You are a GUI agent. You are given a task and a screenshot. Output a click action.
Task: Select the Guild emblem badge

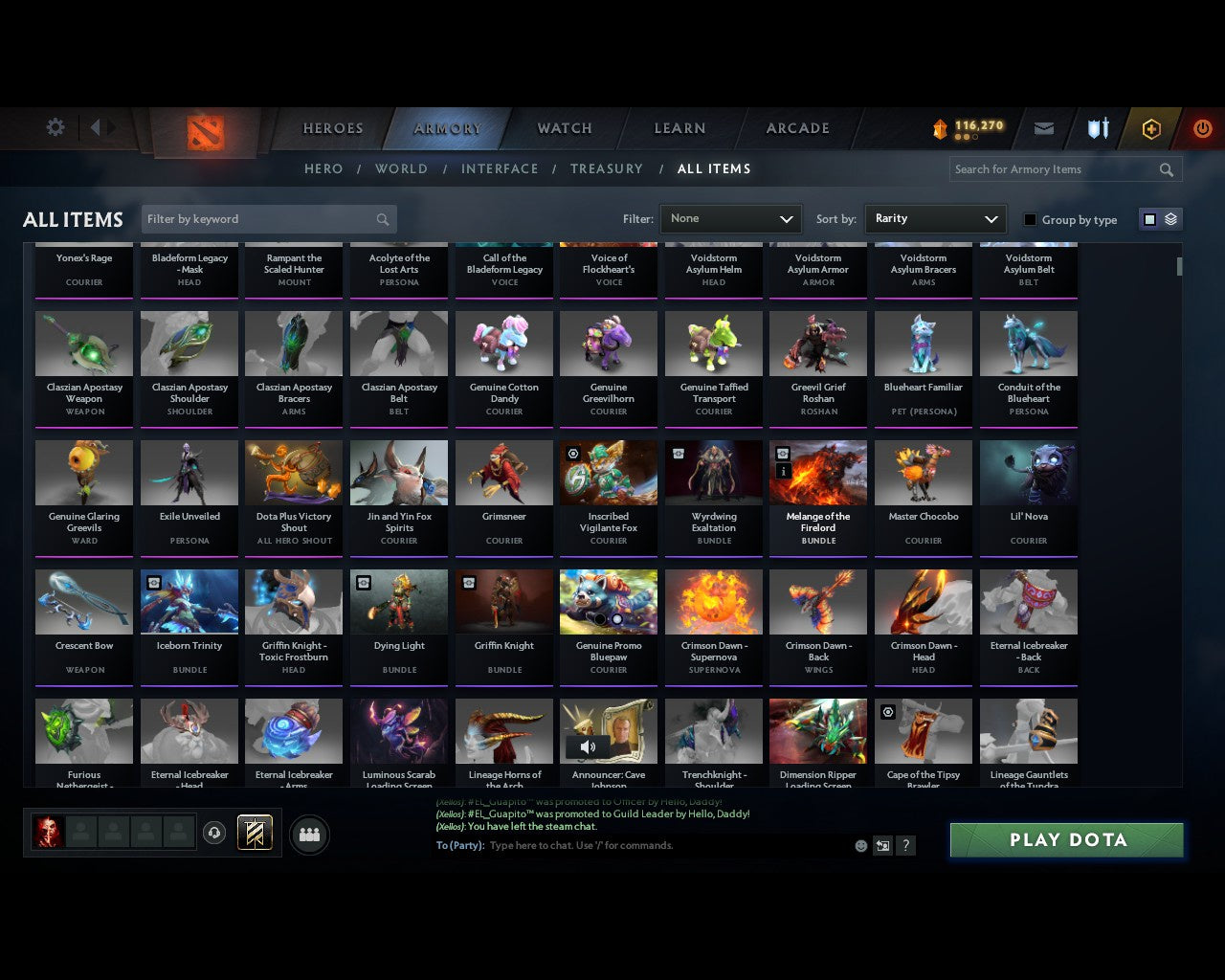click(x=254, y=833)
